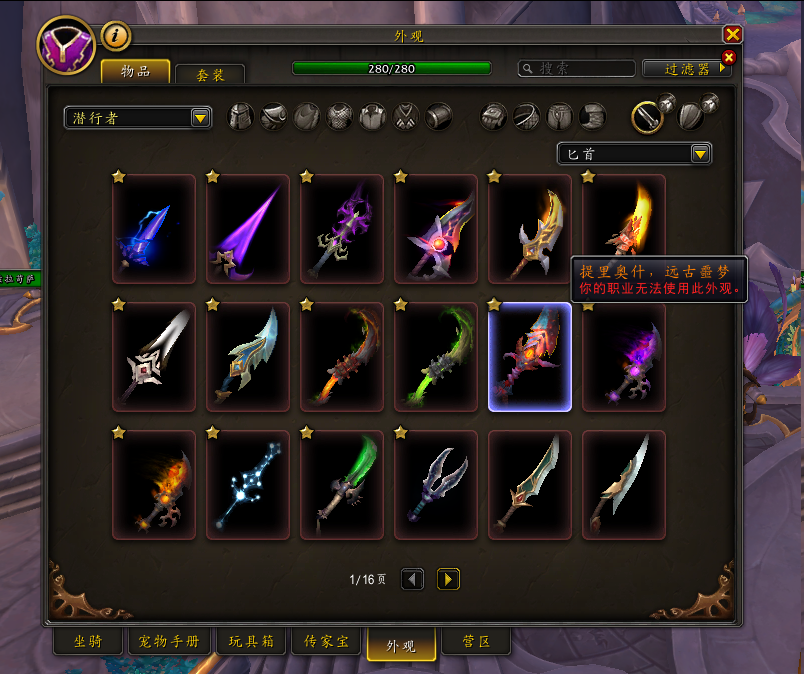Switch to the 宠物手册 pet journal tab
The height and width of the screenshot is (674, 804).
point(168,642)
